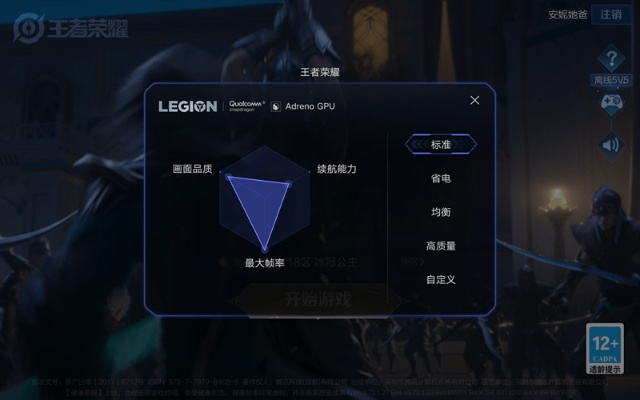Click the 注销 logout button
640x400 pixels.
point(610,15)
